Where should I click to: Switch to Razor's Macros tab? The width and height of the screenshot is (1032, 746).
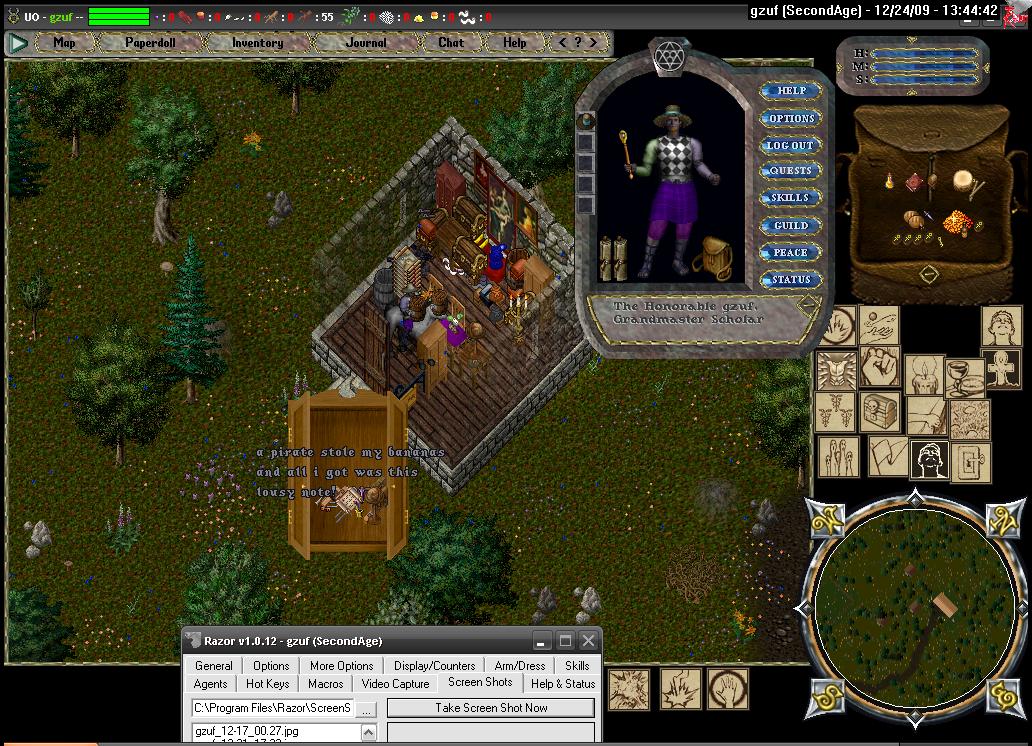pyautogui.click(x=325, y=684)
